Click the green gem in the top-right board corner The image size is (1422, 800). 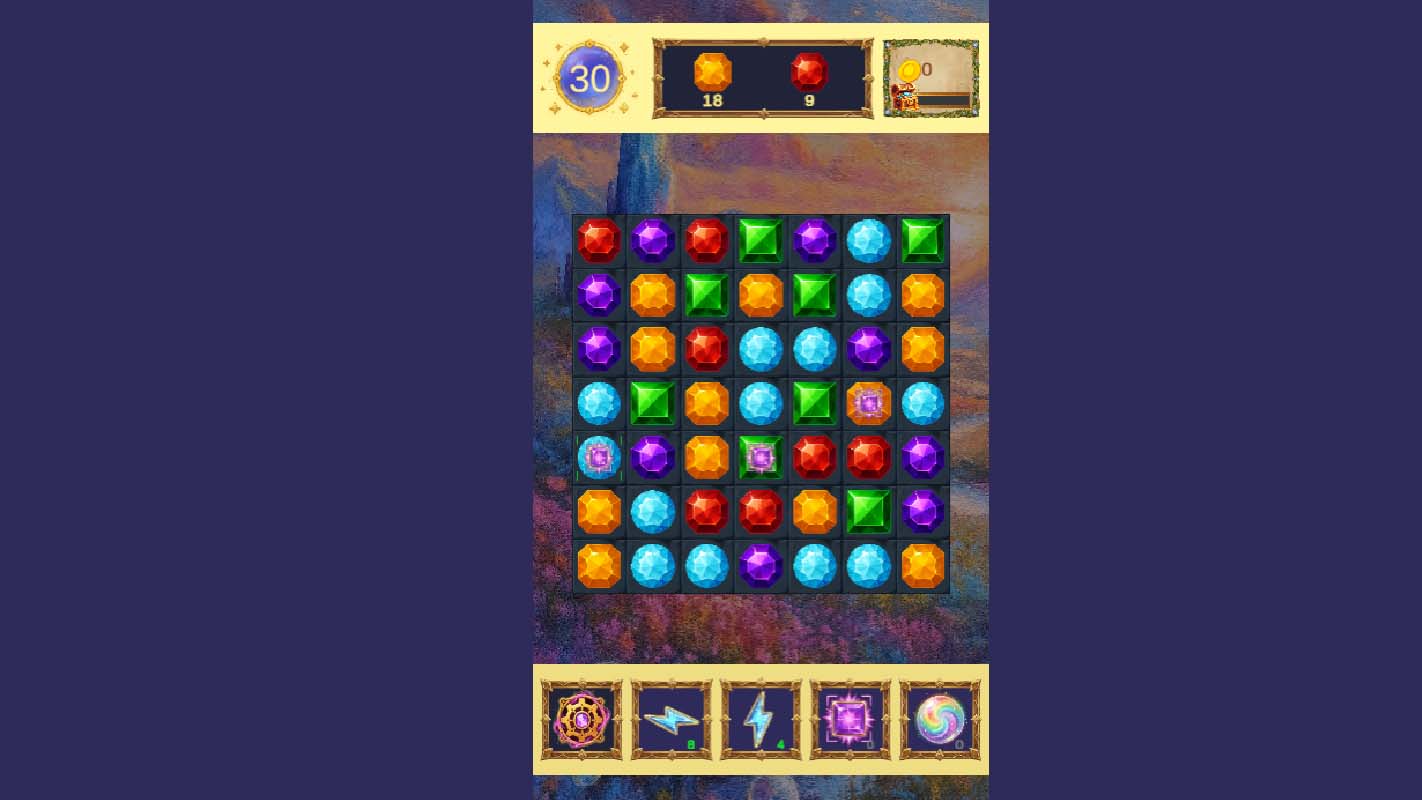(x=921, y=241)
